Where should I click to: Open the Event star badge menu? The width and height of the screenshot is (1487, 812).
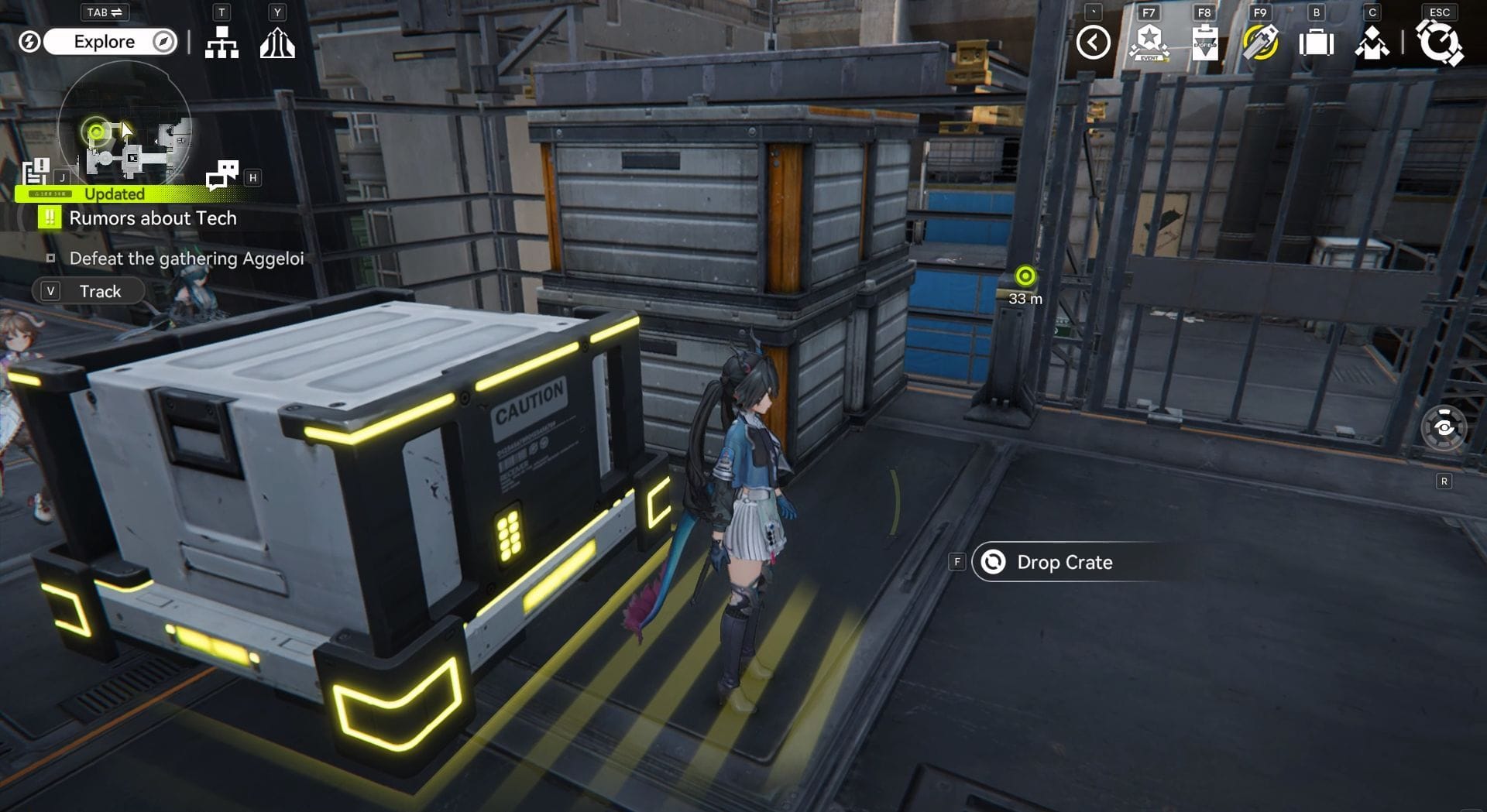[1149, 43]
